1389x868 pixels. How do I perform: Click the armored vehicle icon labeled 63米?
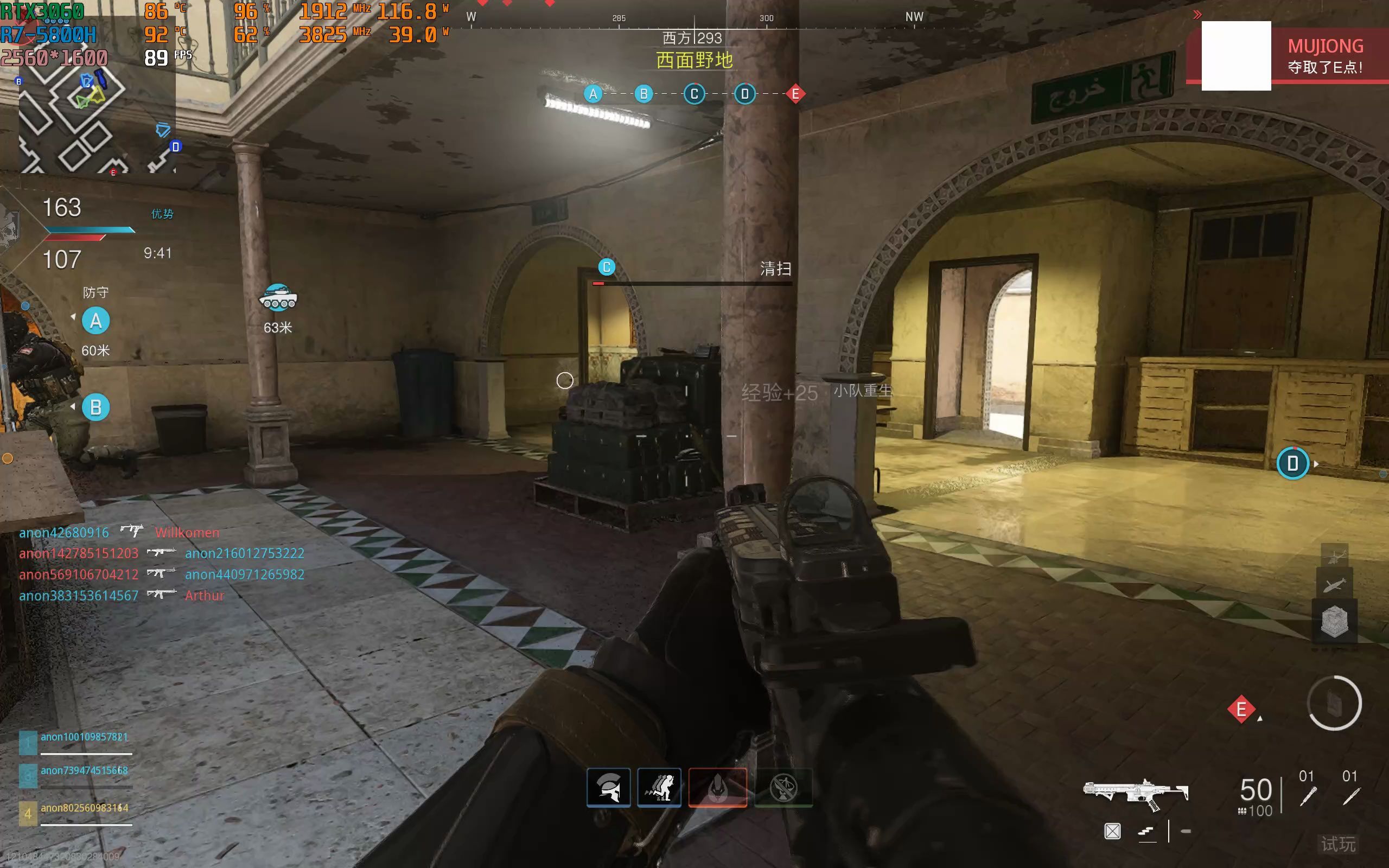tap(279, 298)
